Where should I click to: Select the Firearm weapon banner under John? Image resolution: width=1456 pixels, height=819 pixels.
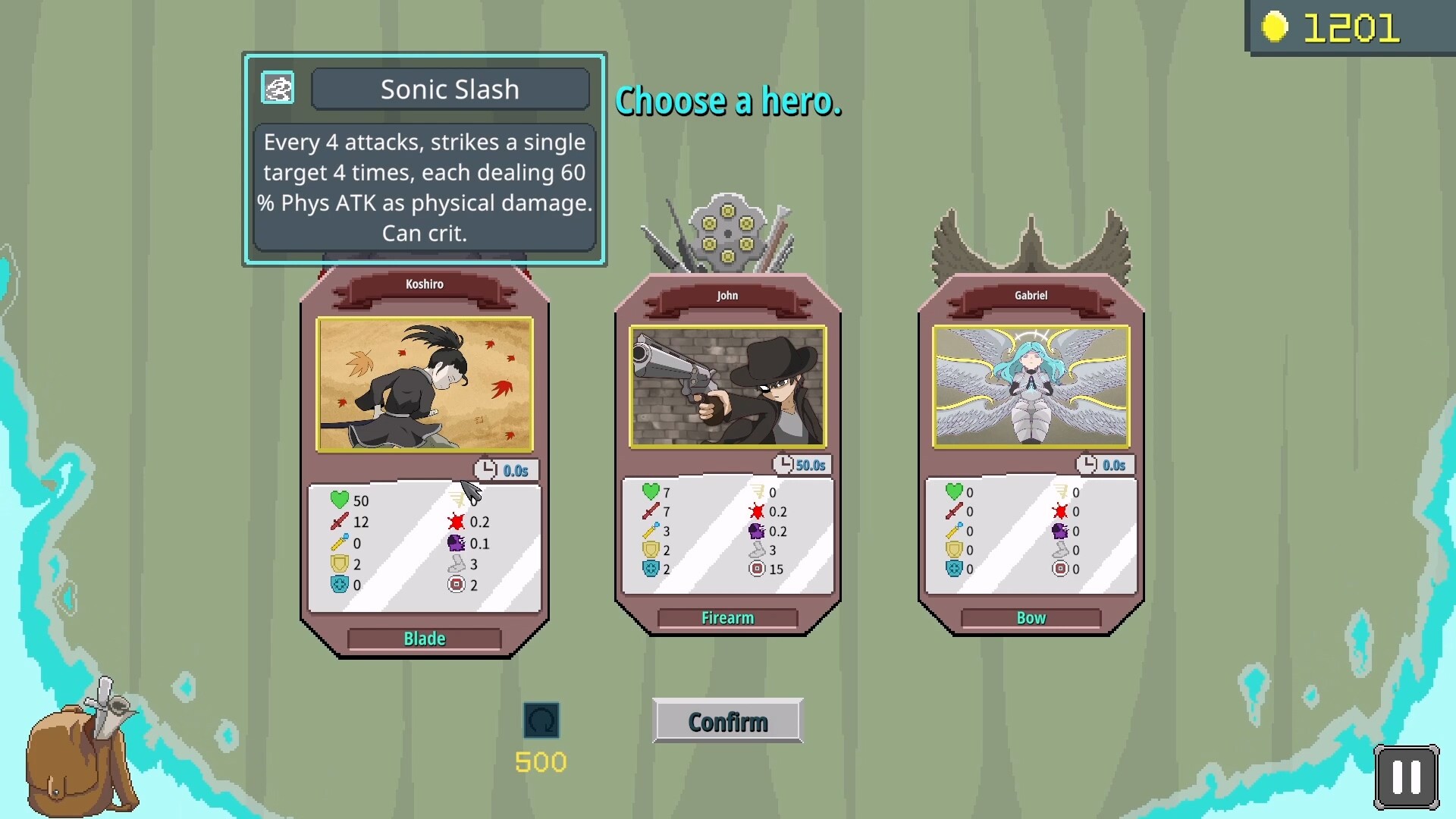click(727, 617)
